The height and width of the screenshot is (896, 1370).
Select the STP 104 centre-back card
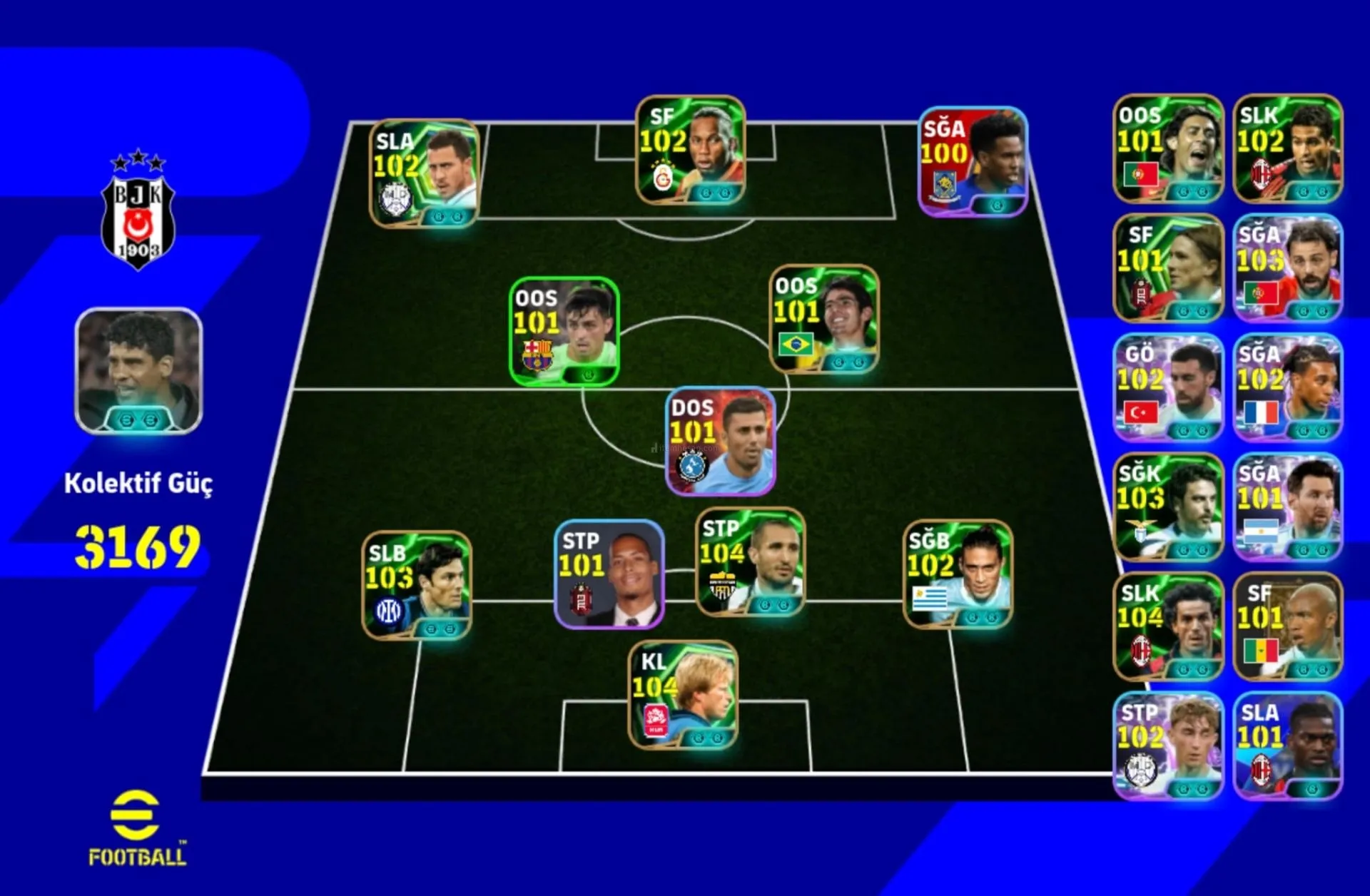(750, 562)
